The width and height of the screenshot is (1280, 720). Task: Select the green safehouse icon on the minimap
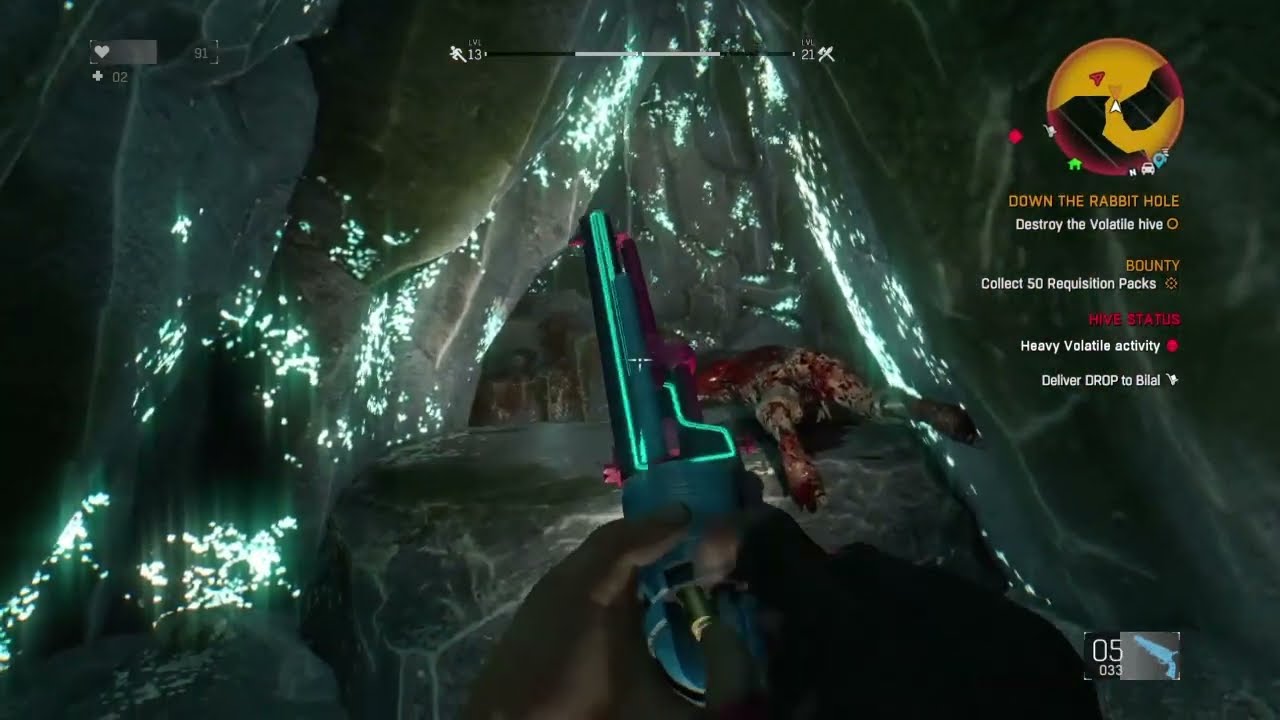point(1074,164)
